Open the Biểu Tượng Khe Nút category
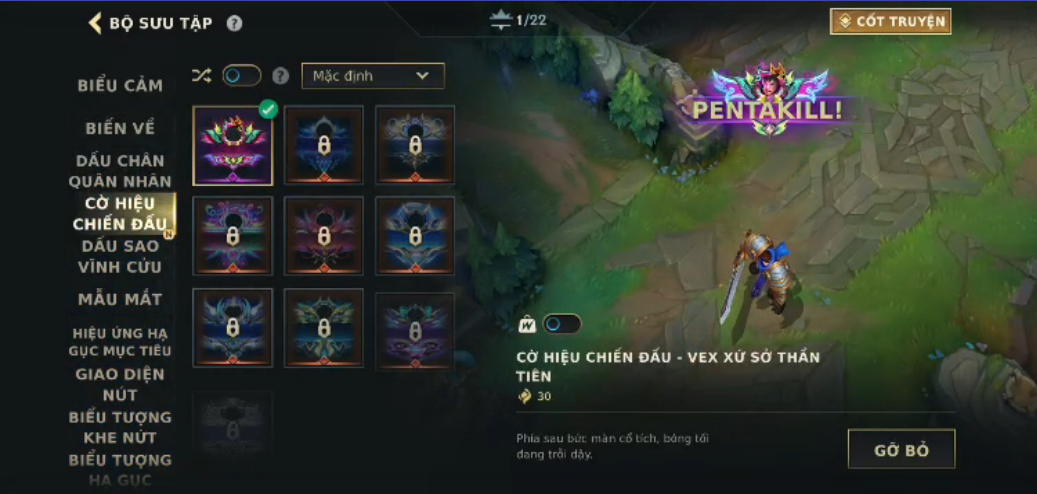 pyautogui.click(x=120, y=427)
